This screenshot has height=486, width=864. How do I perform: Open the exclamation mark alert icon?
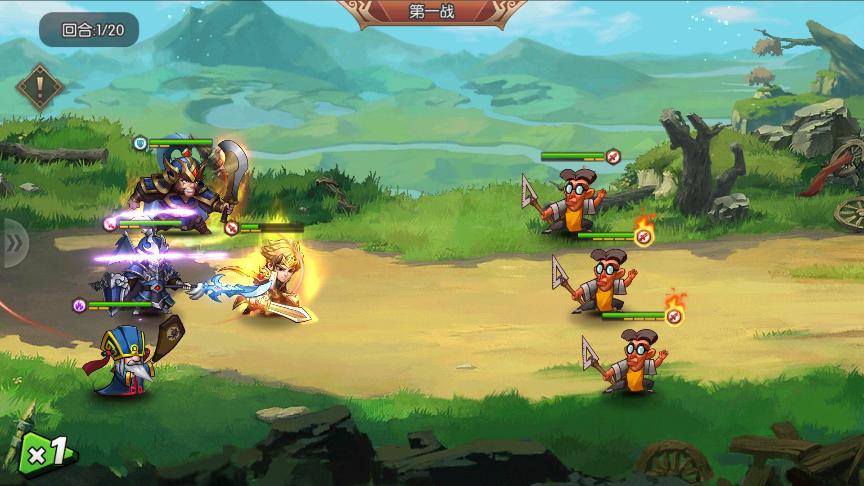[41, 88]
